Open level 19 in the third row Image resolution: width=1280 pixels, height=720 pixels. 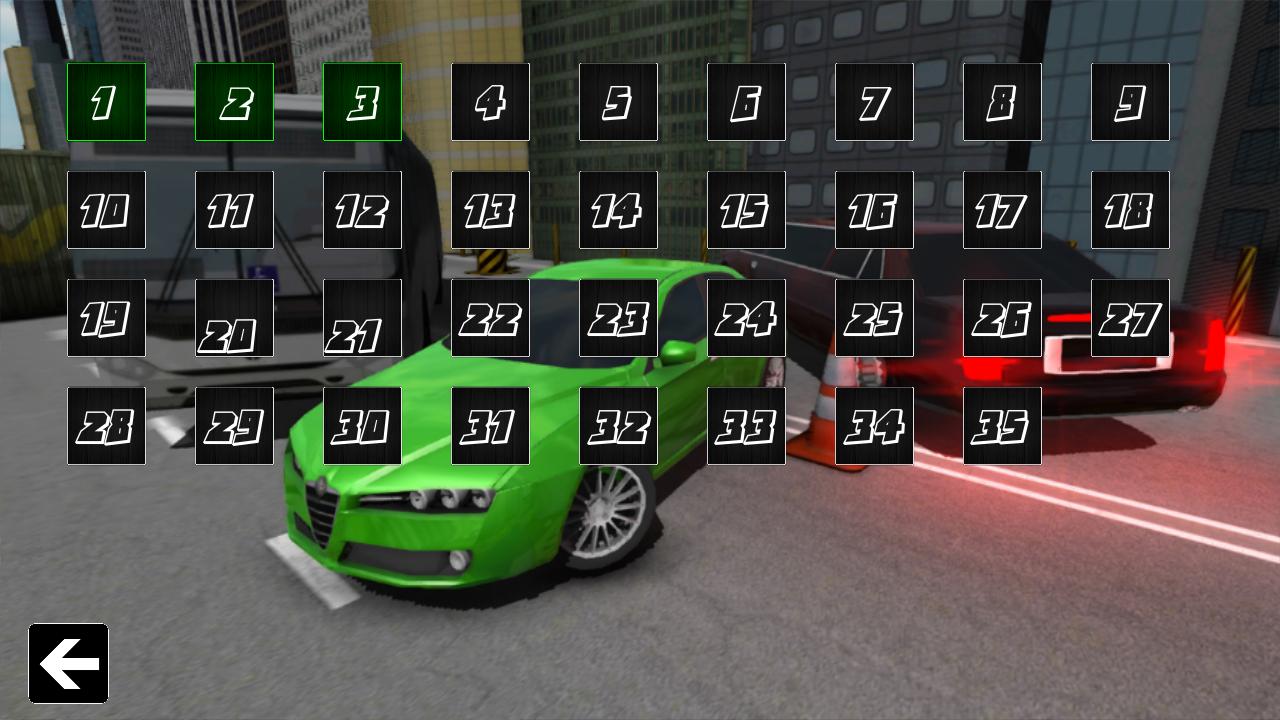coord(106,317)
